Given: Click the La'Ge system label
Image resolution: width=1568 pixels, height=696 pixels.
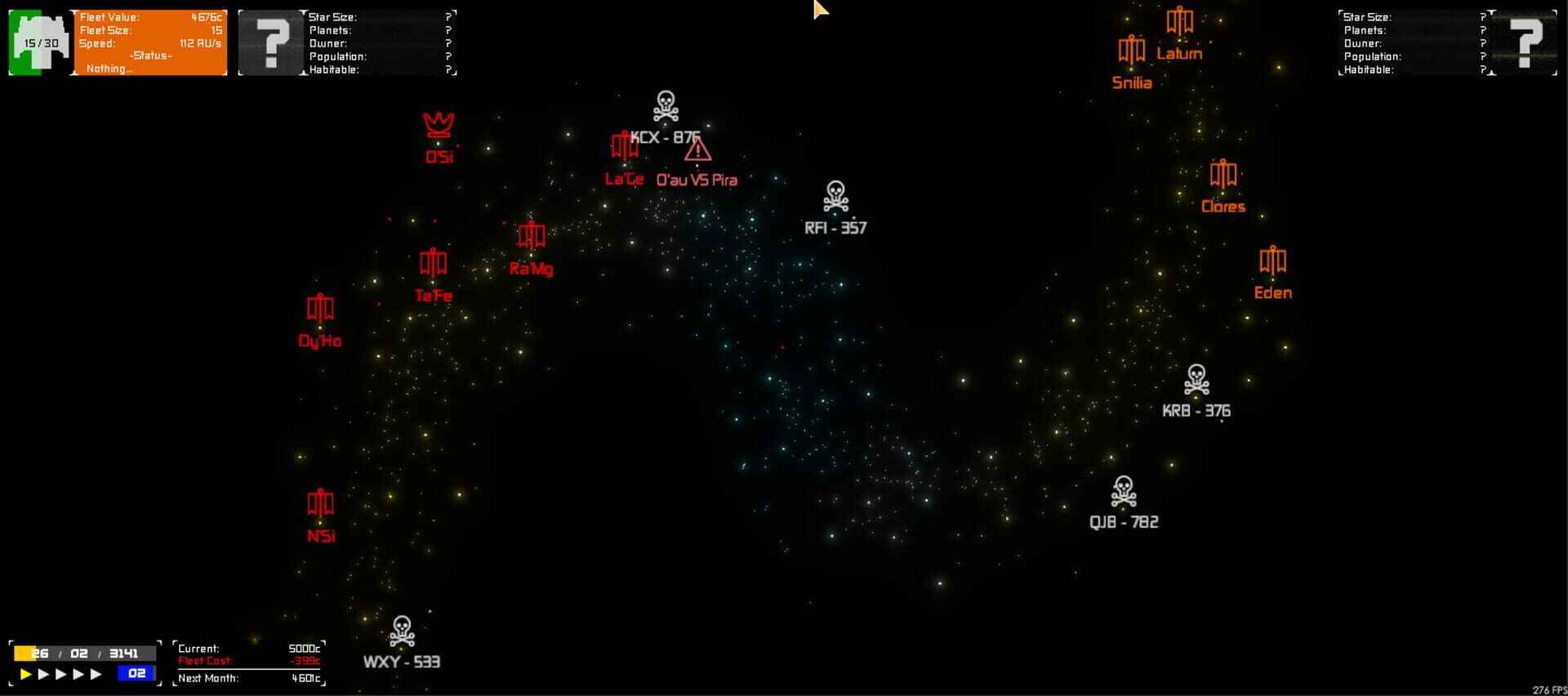Looking at the screenshot, I should 623,179.
